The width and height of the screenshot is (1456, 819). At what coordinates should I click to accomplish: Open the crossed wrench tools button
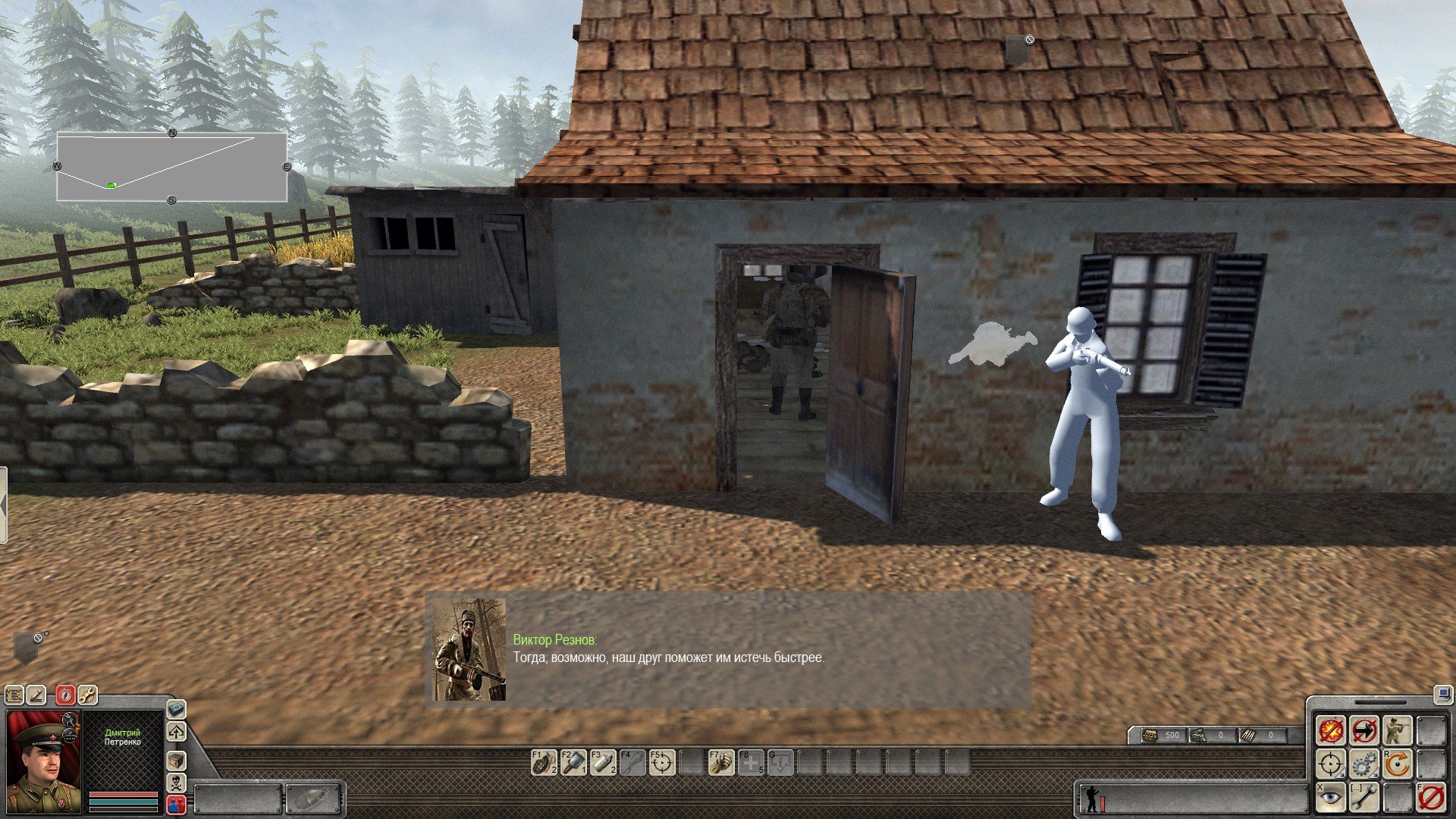87,695
